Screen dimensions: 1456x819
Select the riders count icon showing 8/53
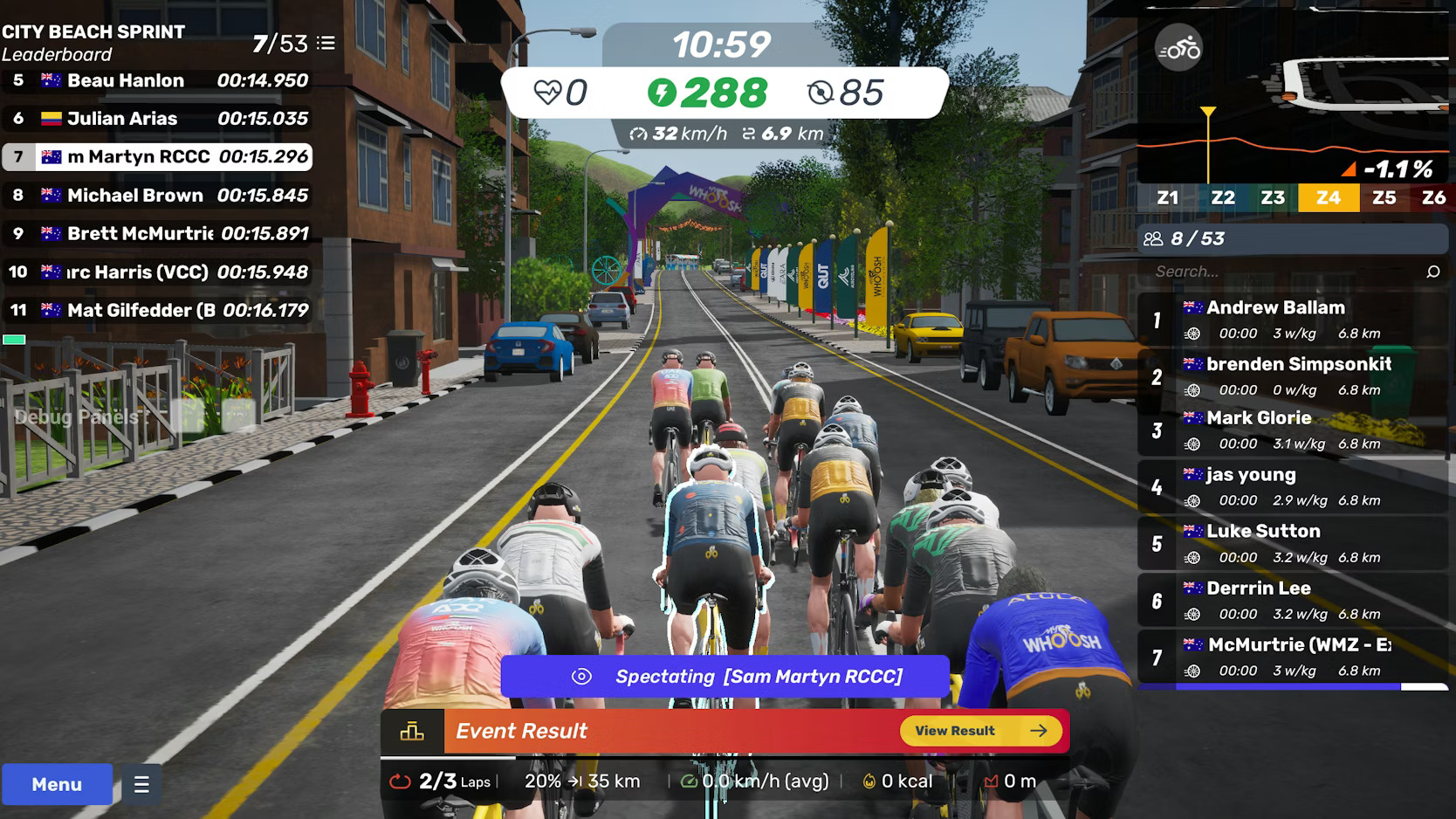(x=1154, y=237)
